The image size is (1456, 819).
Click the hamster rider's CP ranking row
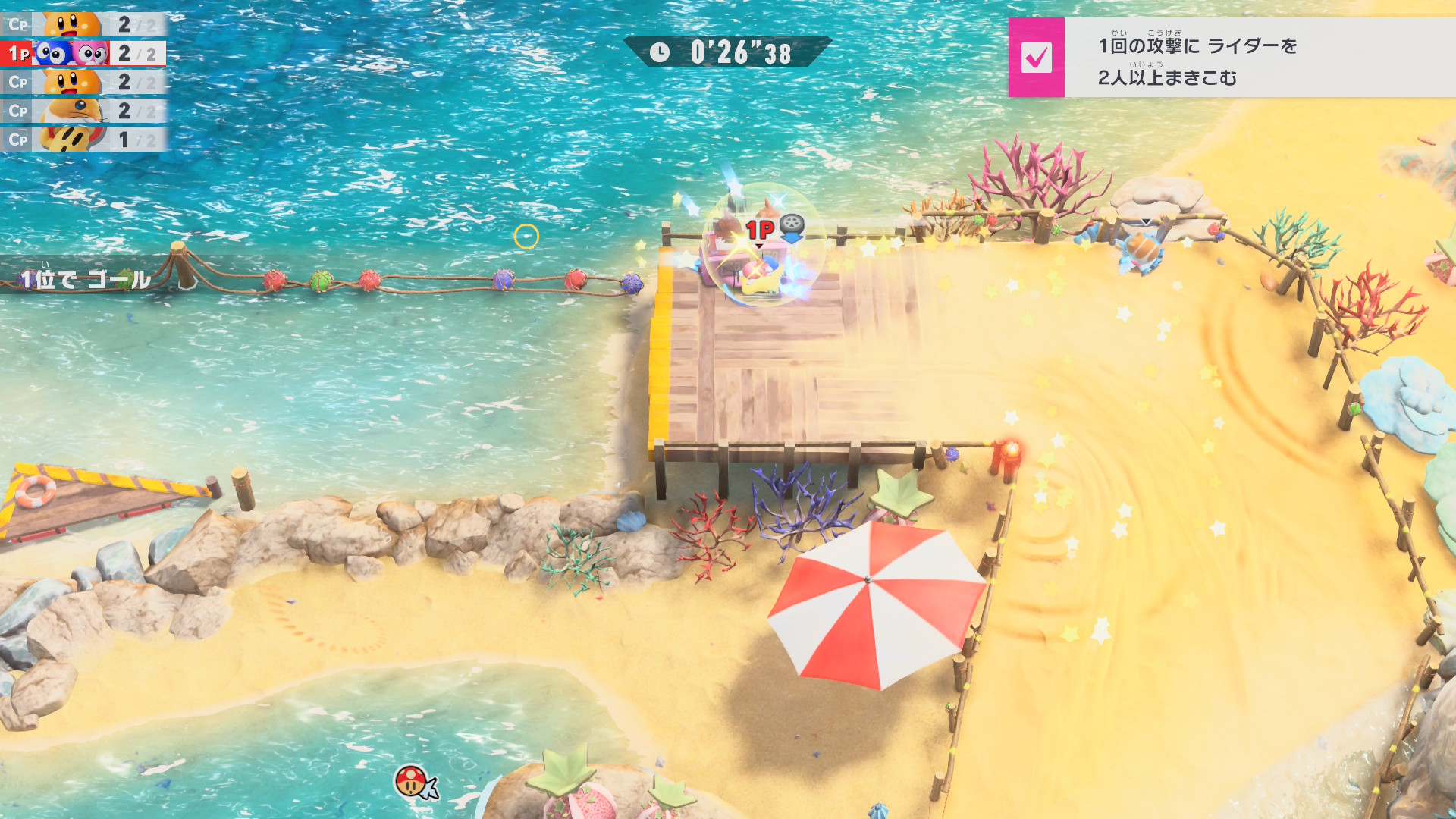83,111
